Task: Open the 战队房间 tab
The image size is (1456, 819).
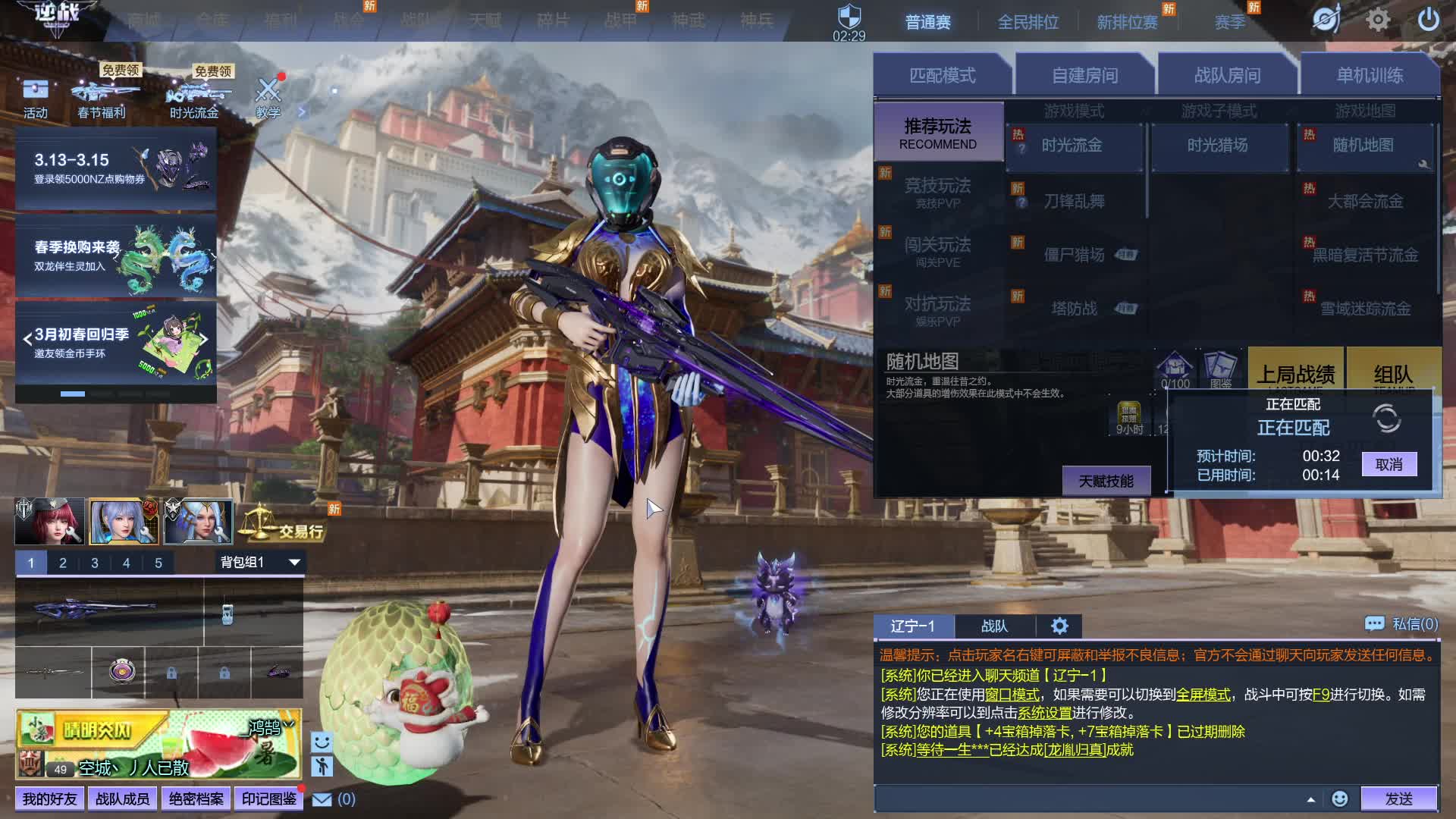Action: pyautogui.click(x=1227, y=75)
